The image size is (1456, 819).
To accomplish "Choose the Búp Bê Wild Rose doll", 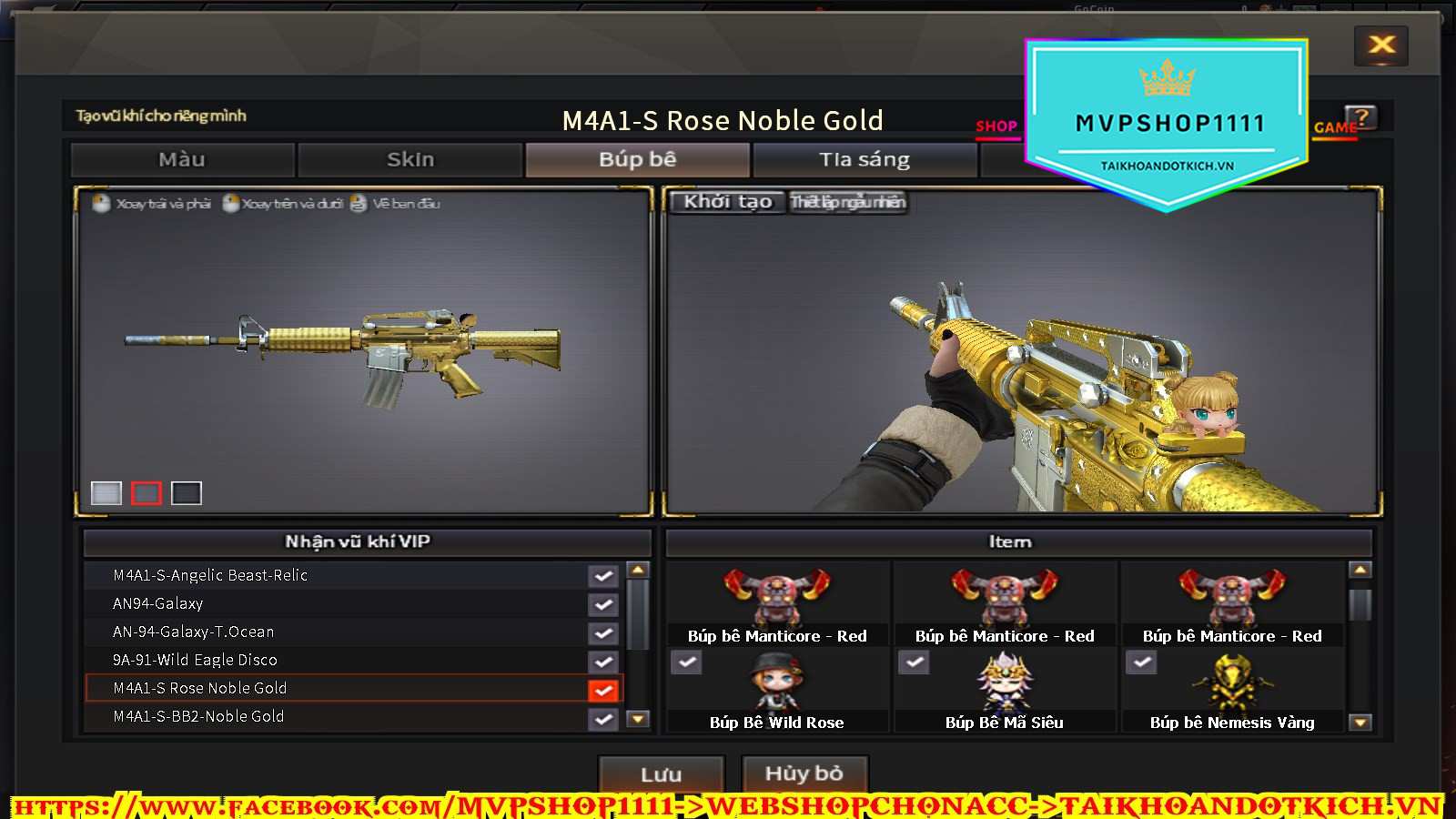I will [x=776, y=692].
